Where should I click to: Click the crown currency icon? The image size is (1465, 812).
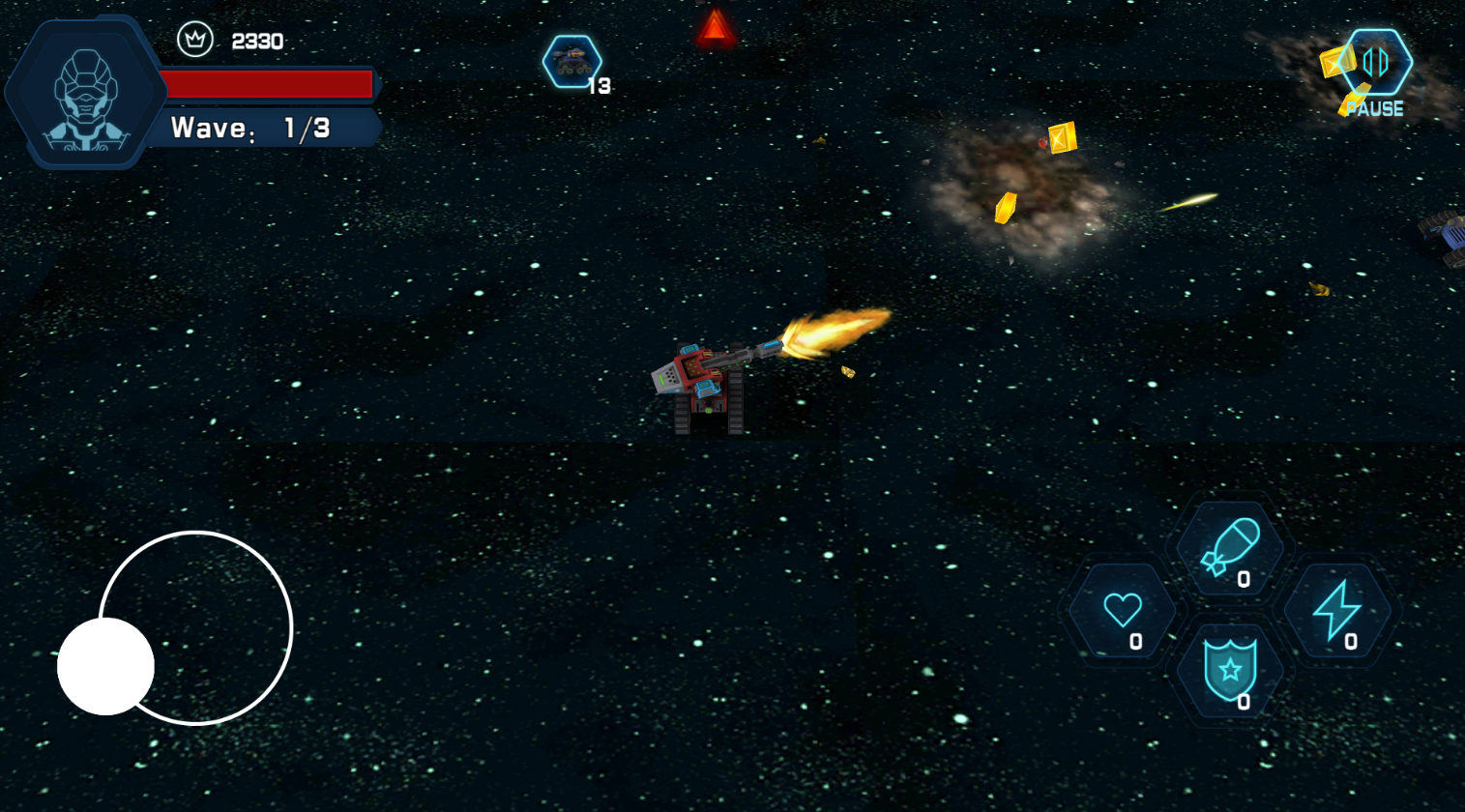point(193,41)
